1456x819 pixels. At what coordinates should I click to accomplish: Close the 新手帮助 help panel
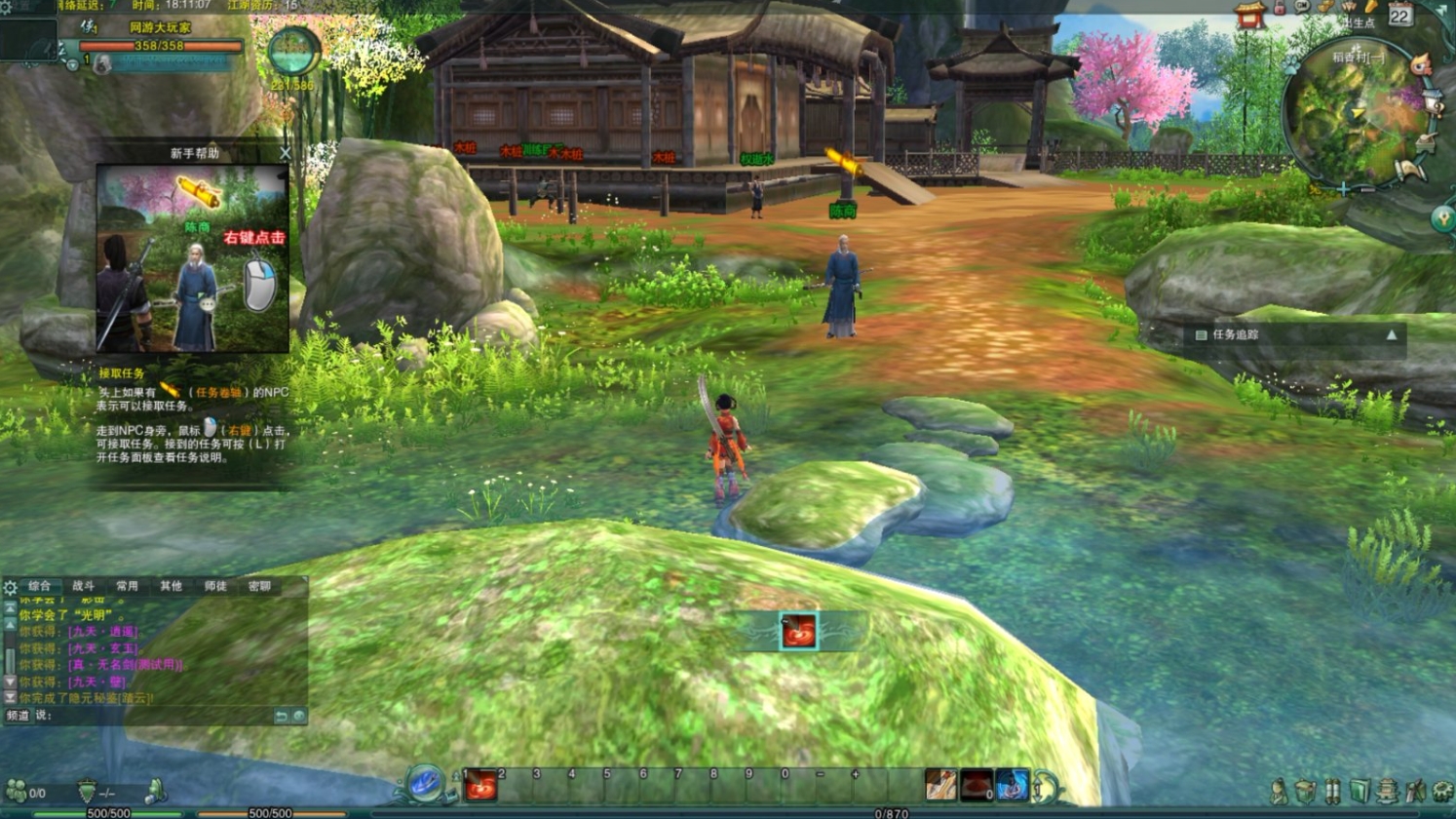285,153
